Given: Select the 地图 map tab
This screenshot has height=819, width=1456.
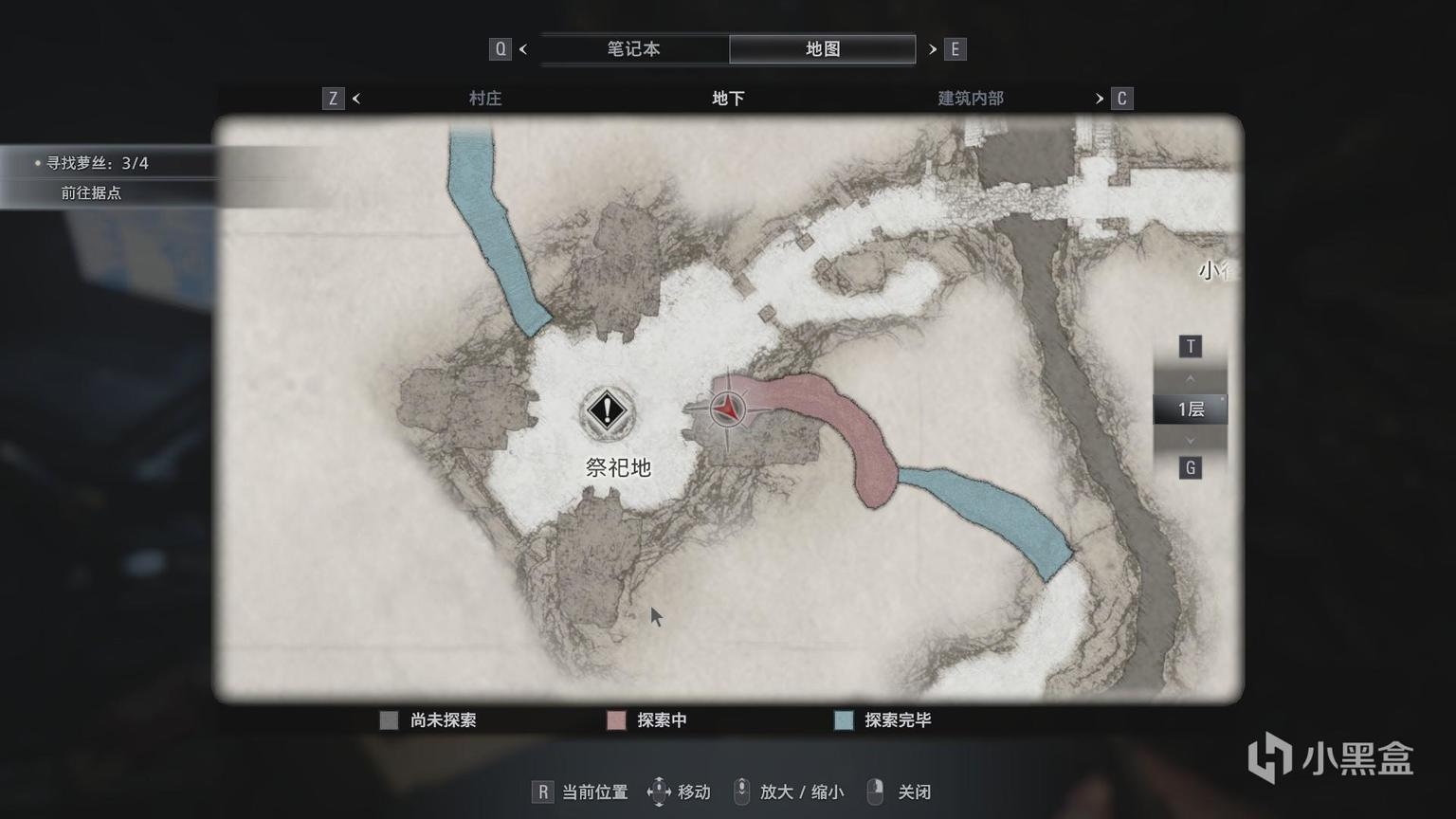Looking at the screenshot, I should (822, 49).
